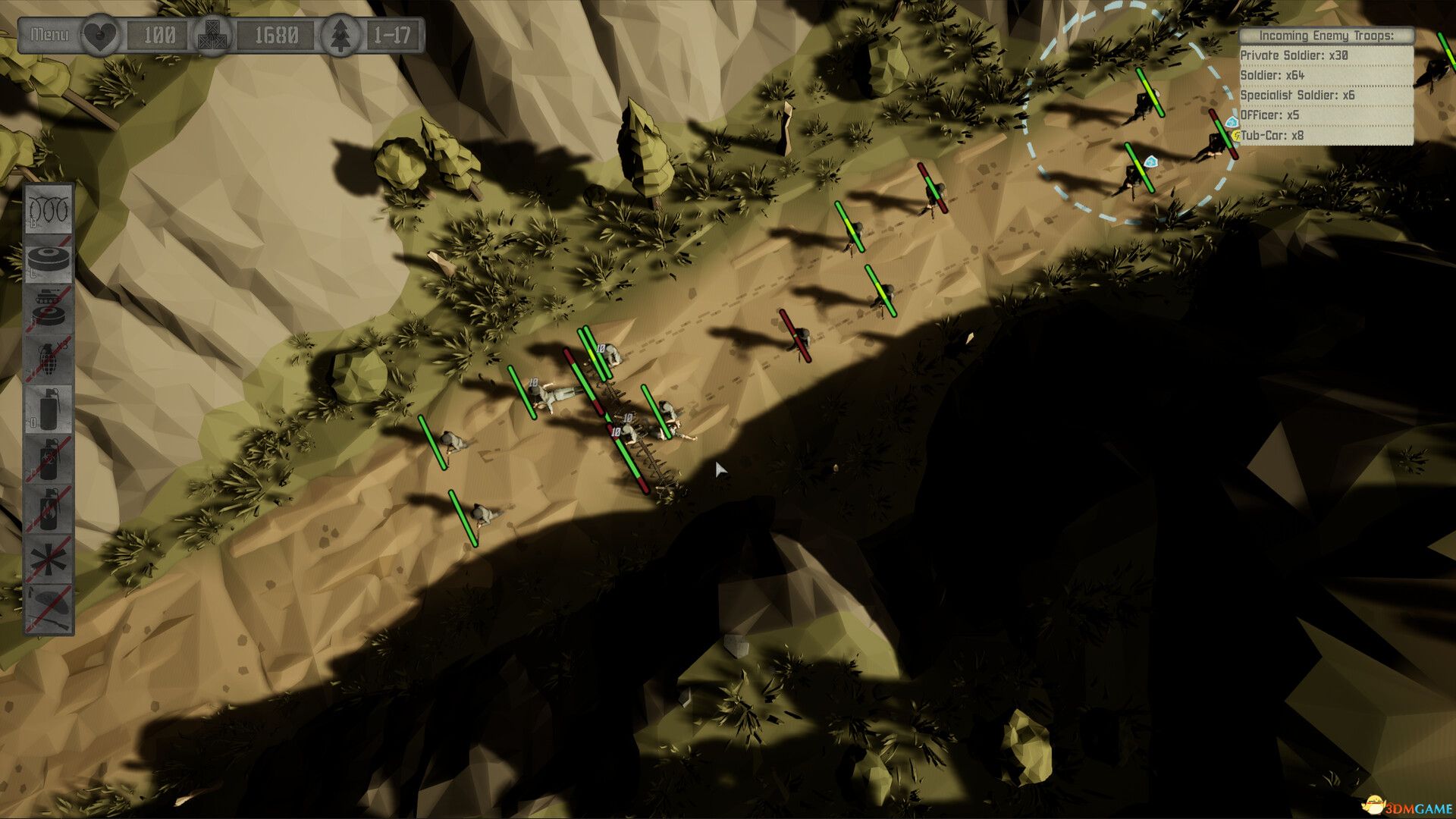Open the Menu button
Viewport: 1456px width, 819px height.
click(49, 35)
